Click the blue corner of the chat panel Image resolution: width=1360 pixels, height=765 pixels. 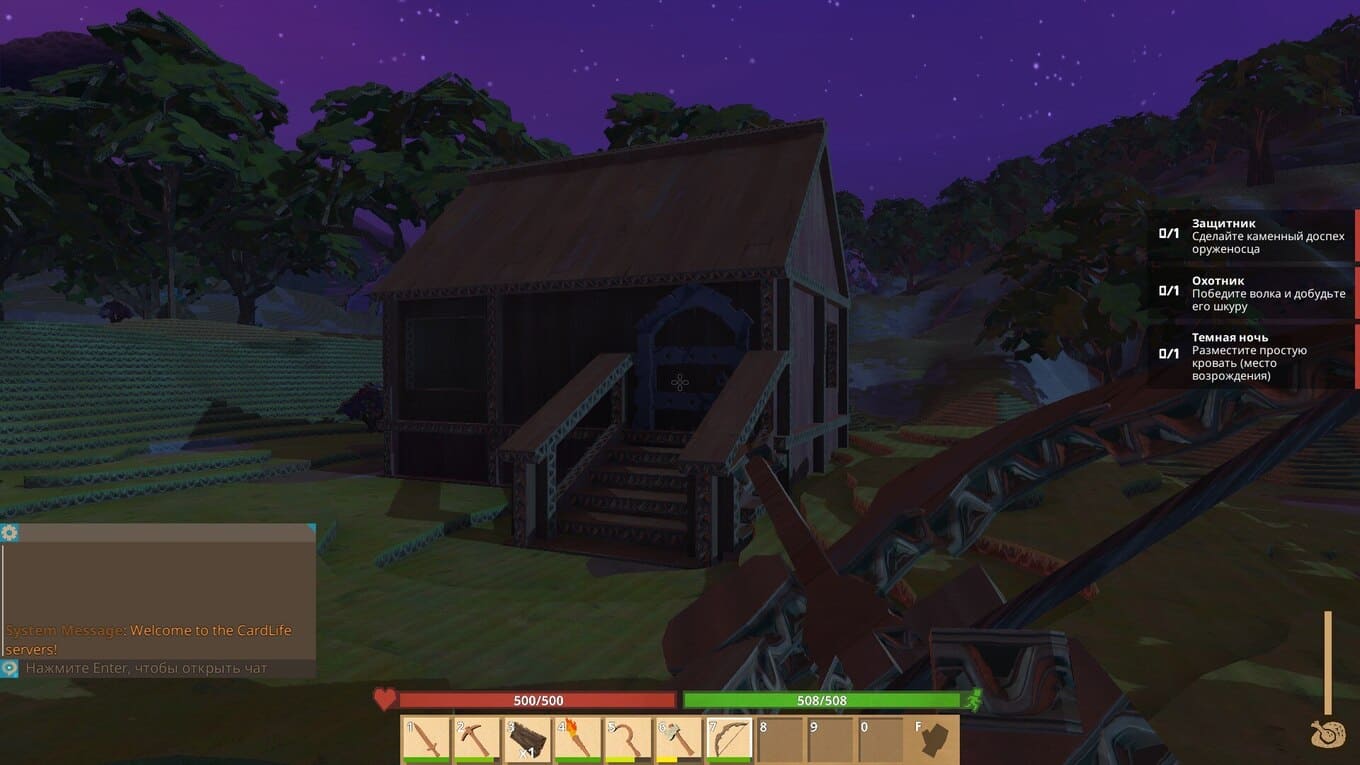coord(311,527)
